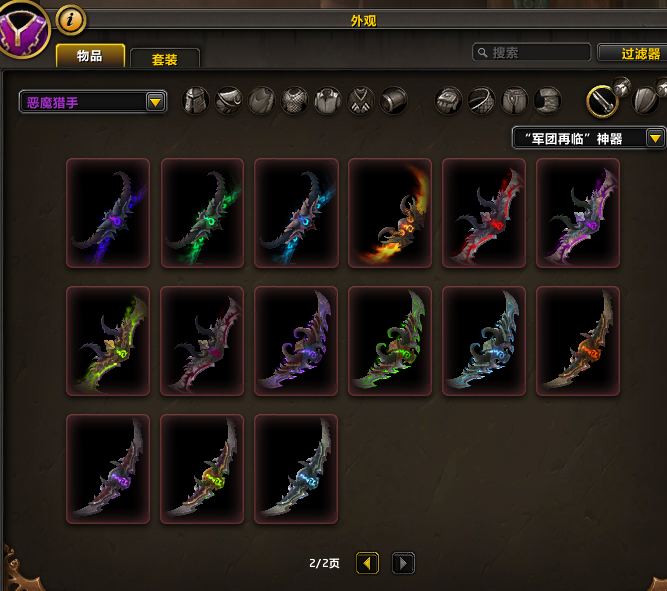Select the head helmet slot icon

pos(197,100)
